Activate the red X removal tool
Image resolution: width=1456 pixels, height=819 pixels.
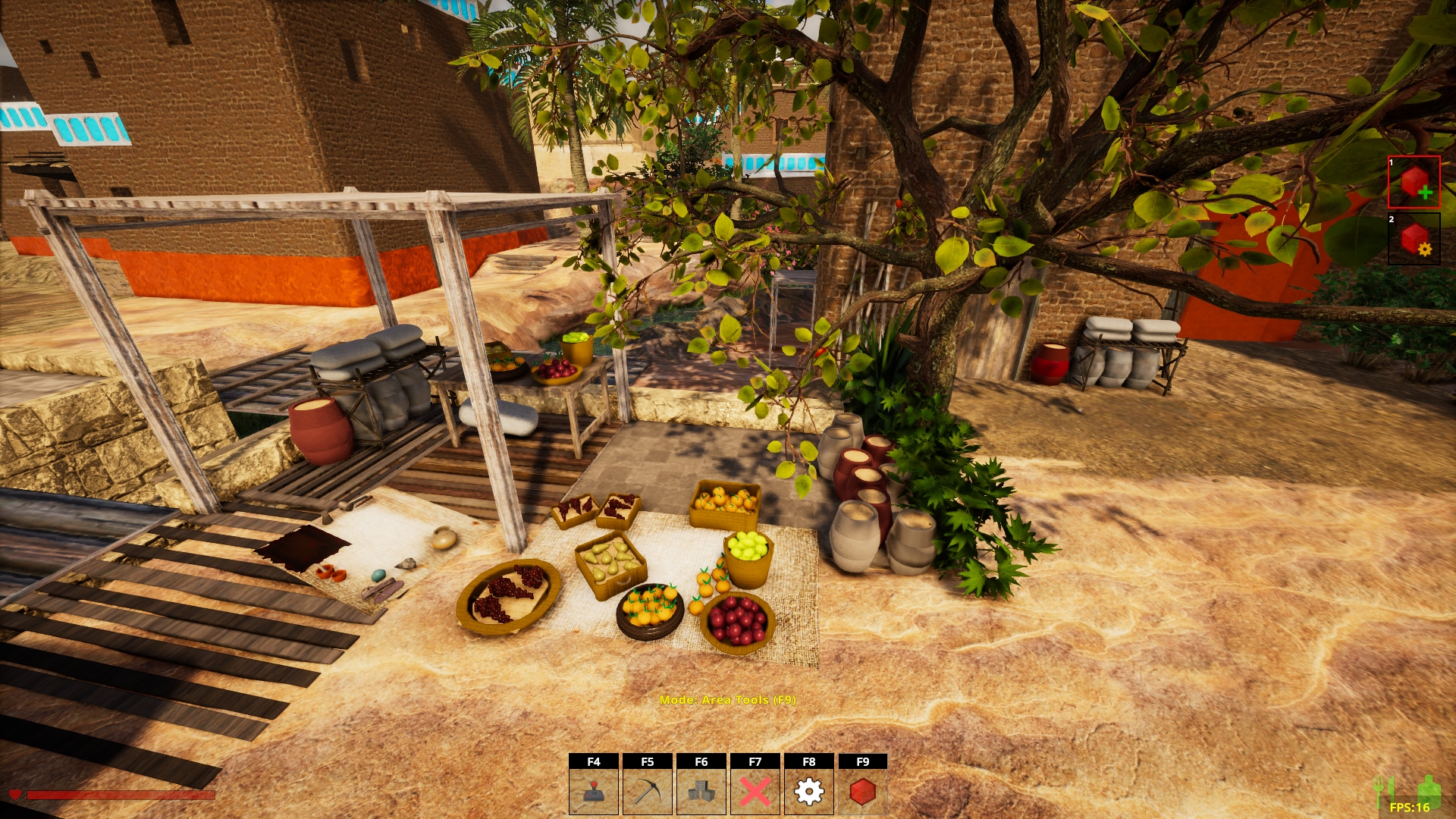click(x=755, y=791)
